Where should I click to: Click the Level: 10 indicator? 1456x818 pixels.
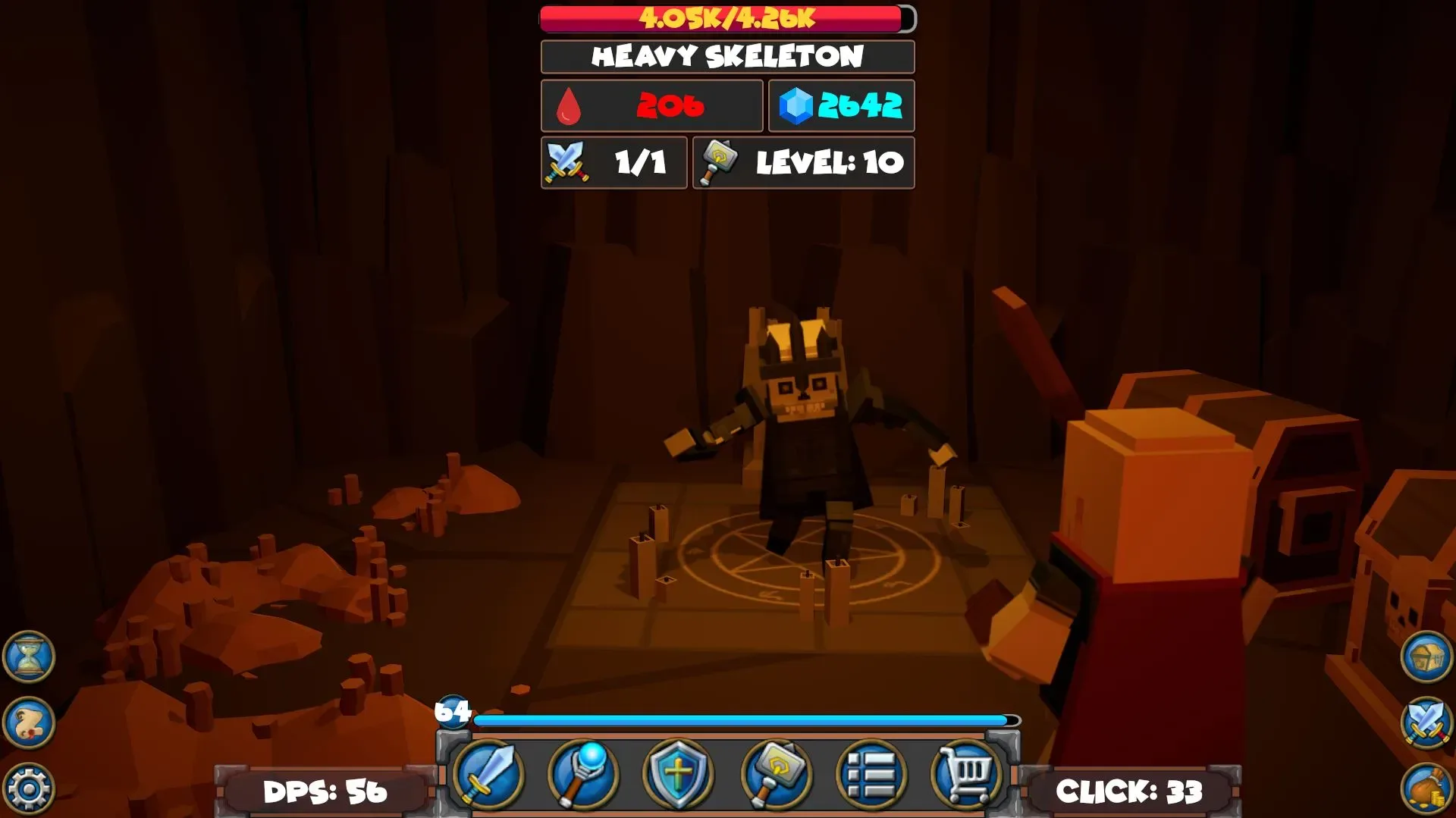(802, 162)
